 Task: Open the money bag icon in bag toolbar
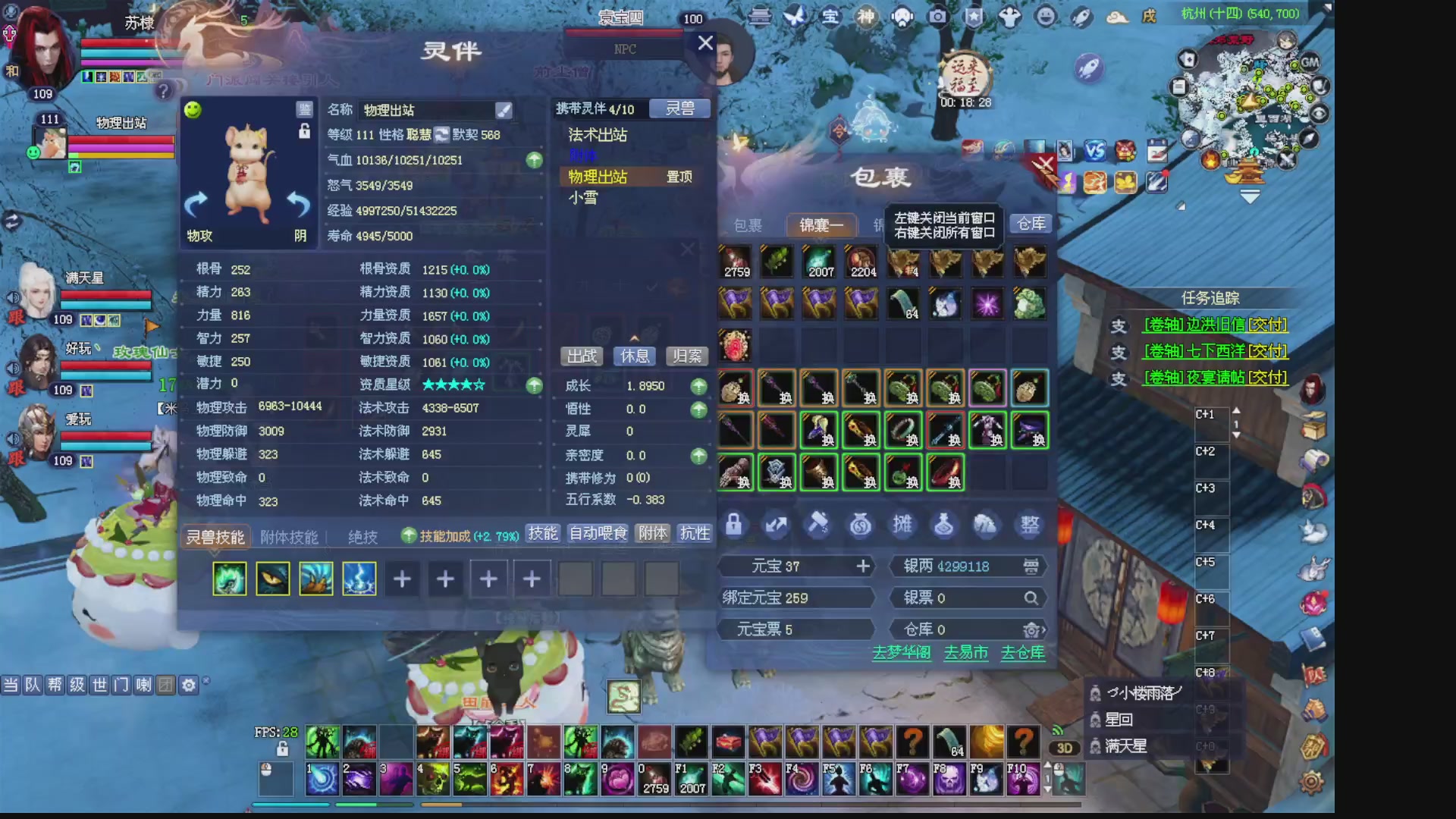point(860,525)
